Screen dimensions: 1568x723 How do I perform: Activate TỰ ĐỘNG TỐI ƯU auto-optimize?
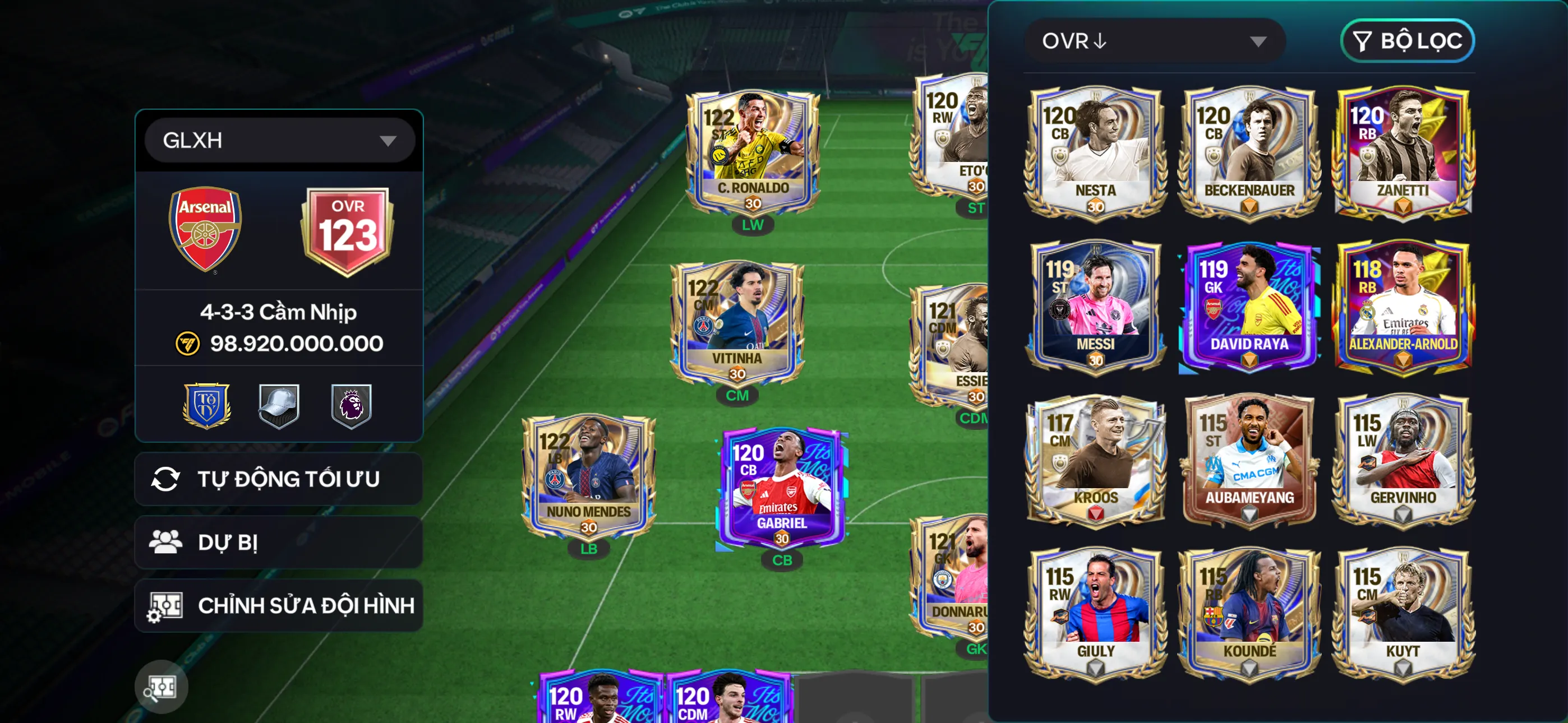pos(279,479)
